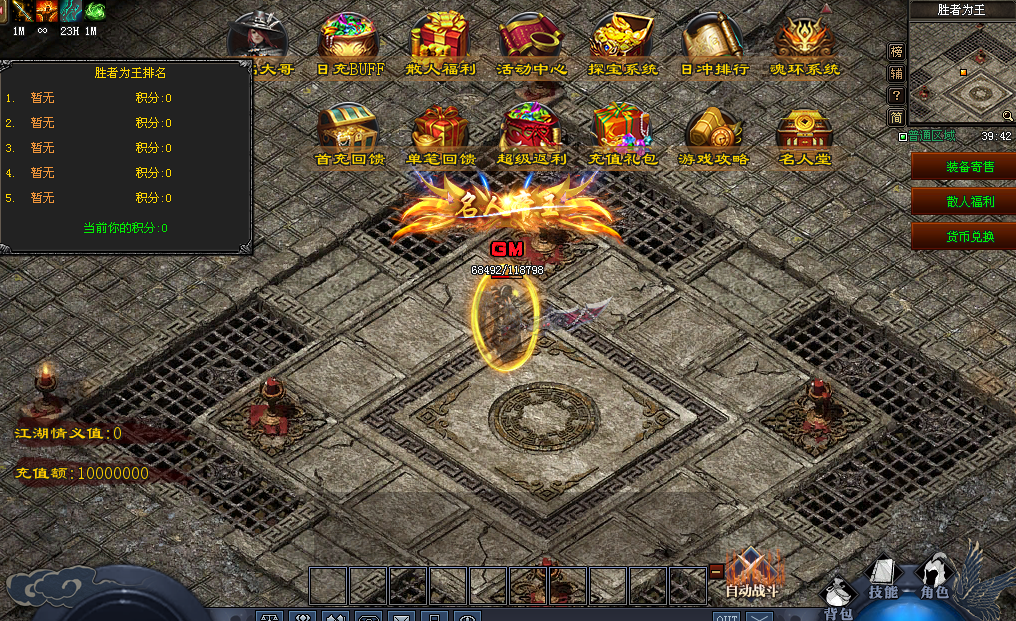Select the 单笔回馈 gift box icon
The height and width of the screenshot is (621, 1016).
tap(441, 130)
